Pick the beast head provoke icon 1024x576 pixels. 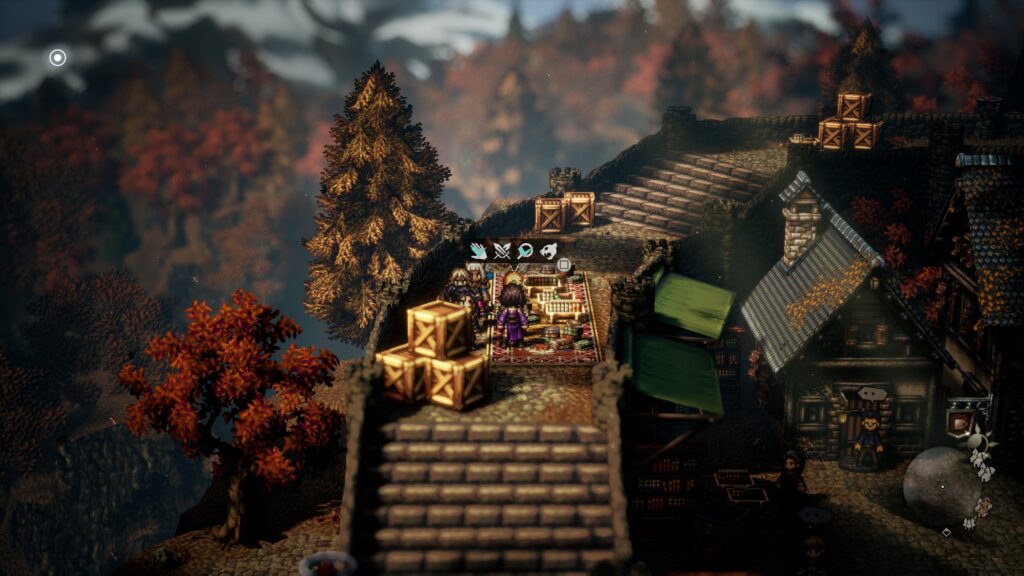pos(548,251)
